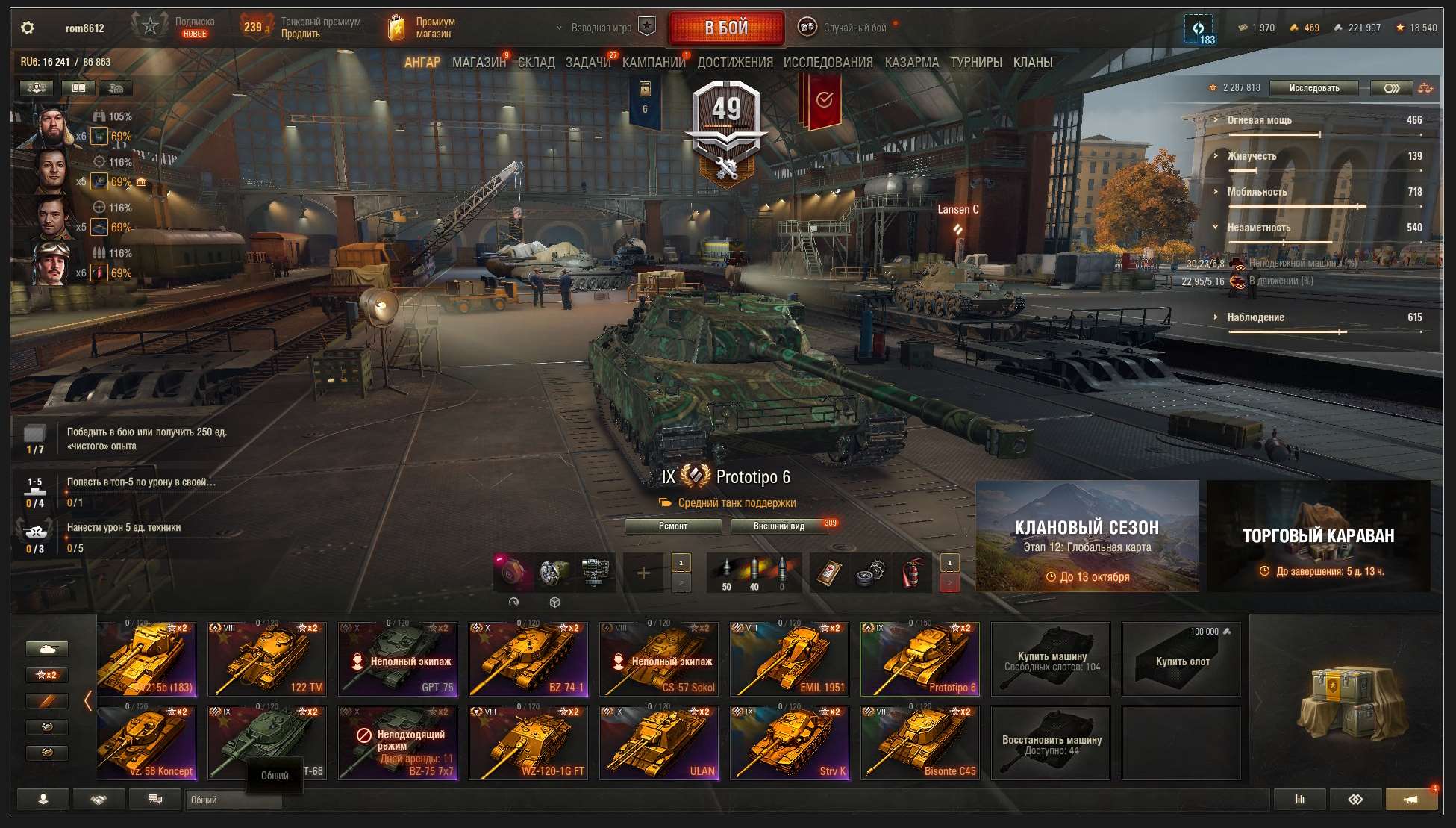The height and width of the screenshot is (828, 1456).
Task: Open the МАГАЗИН tab
Action: pos(478,63)
